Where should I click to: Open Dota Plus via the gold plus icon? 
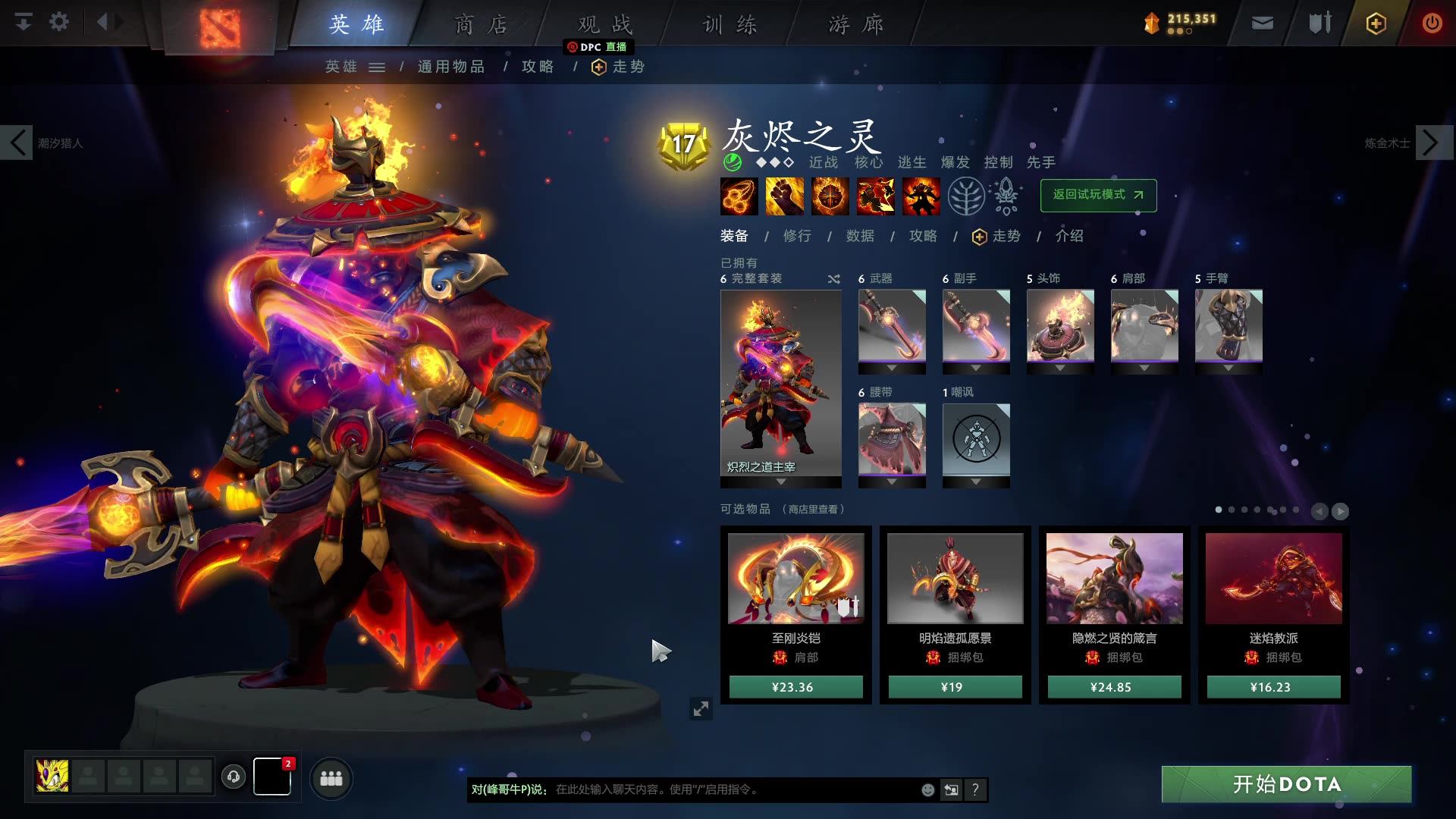pos(1375,24)
